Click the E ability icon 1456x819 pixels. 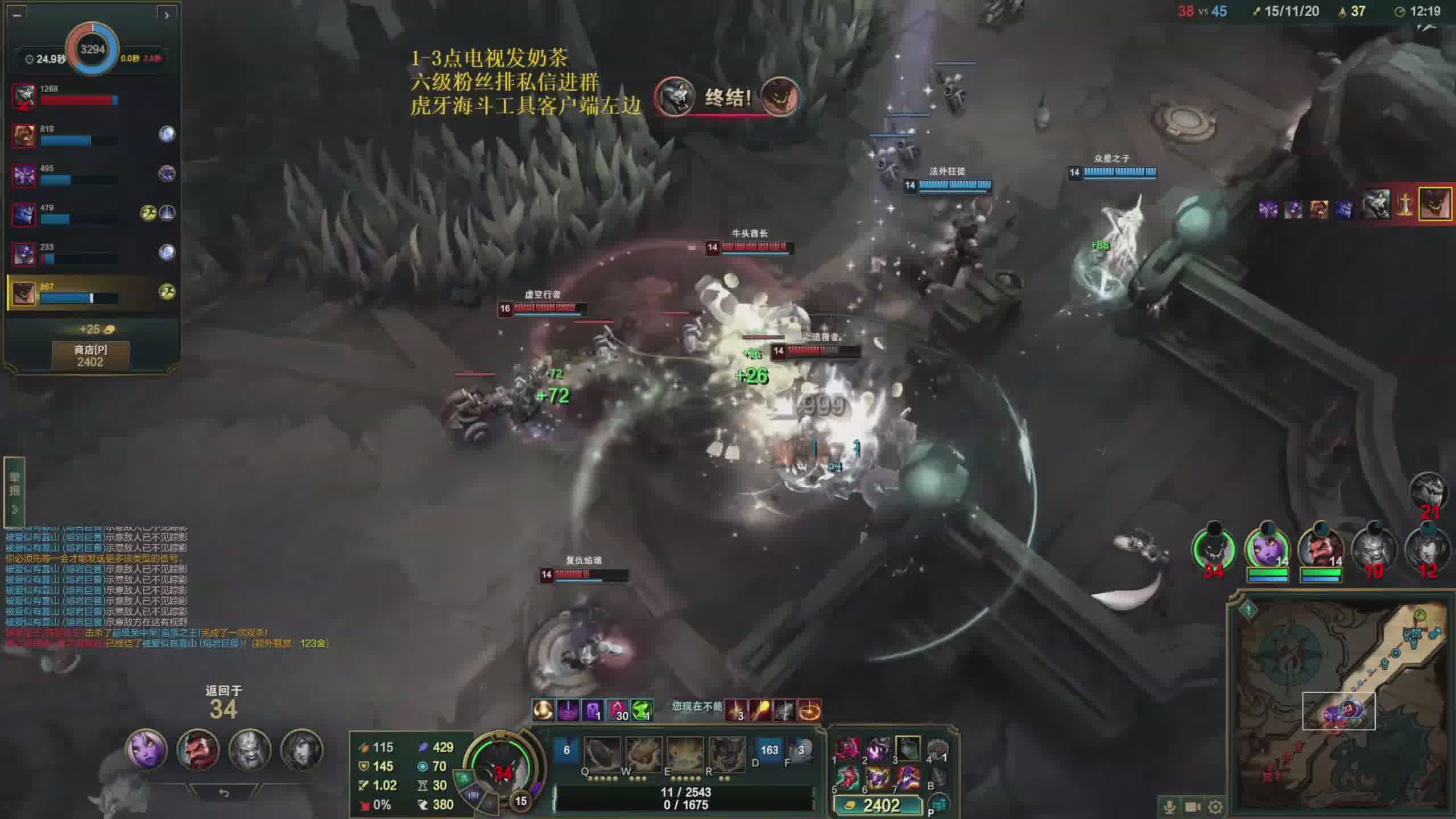click(685, 754)
